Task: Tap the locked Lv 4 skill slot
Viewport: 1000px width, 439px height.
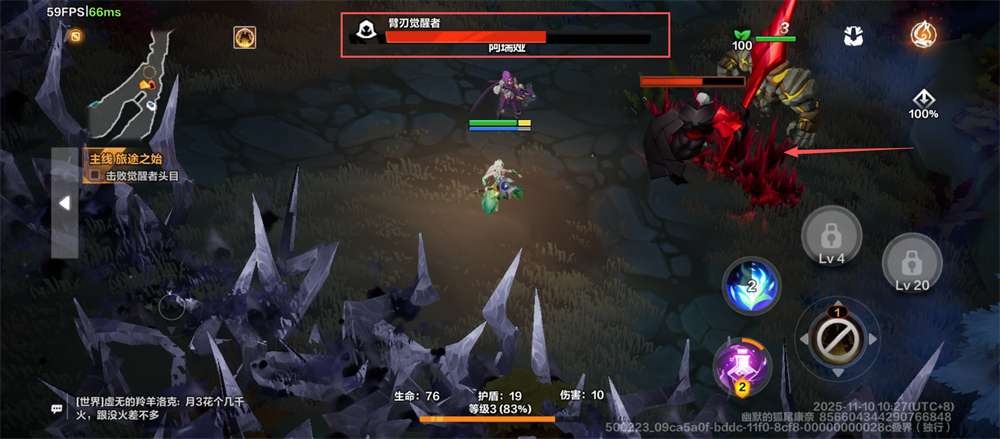Action: tap(829, 241)
